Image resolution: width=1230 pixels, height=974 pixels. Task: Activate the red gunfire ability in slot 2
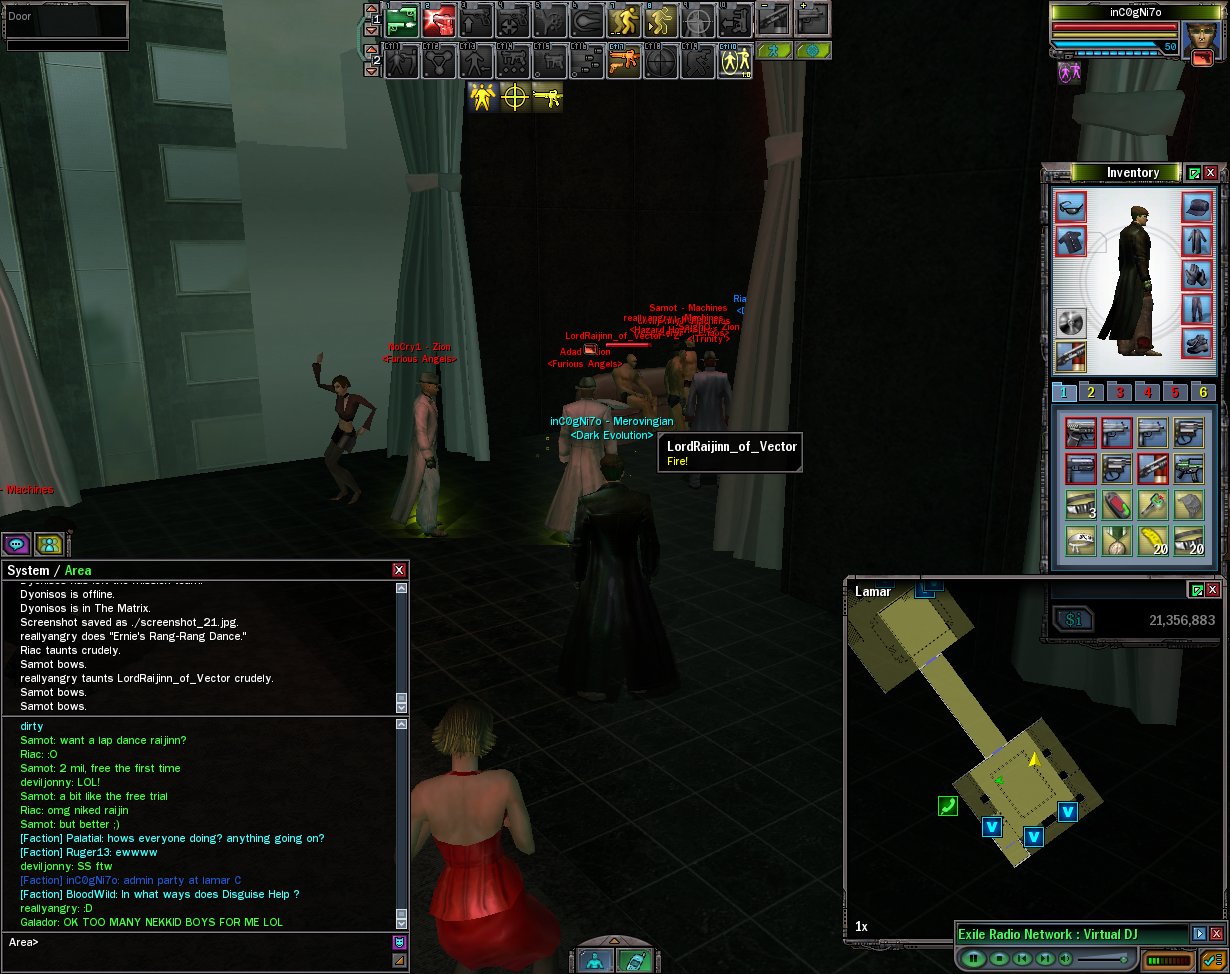tap(439, 20)
